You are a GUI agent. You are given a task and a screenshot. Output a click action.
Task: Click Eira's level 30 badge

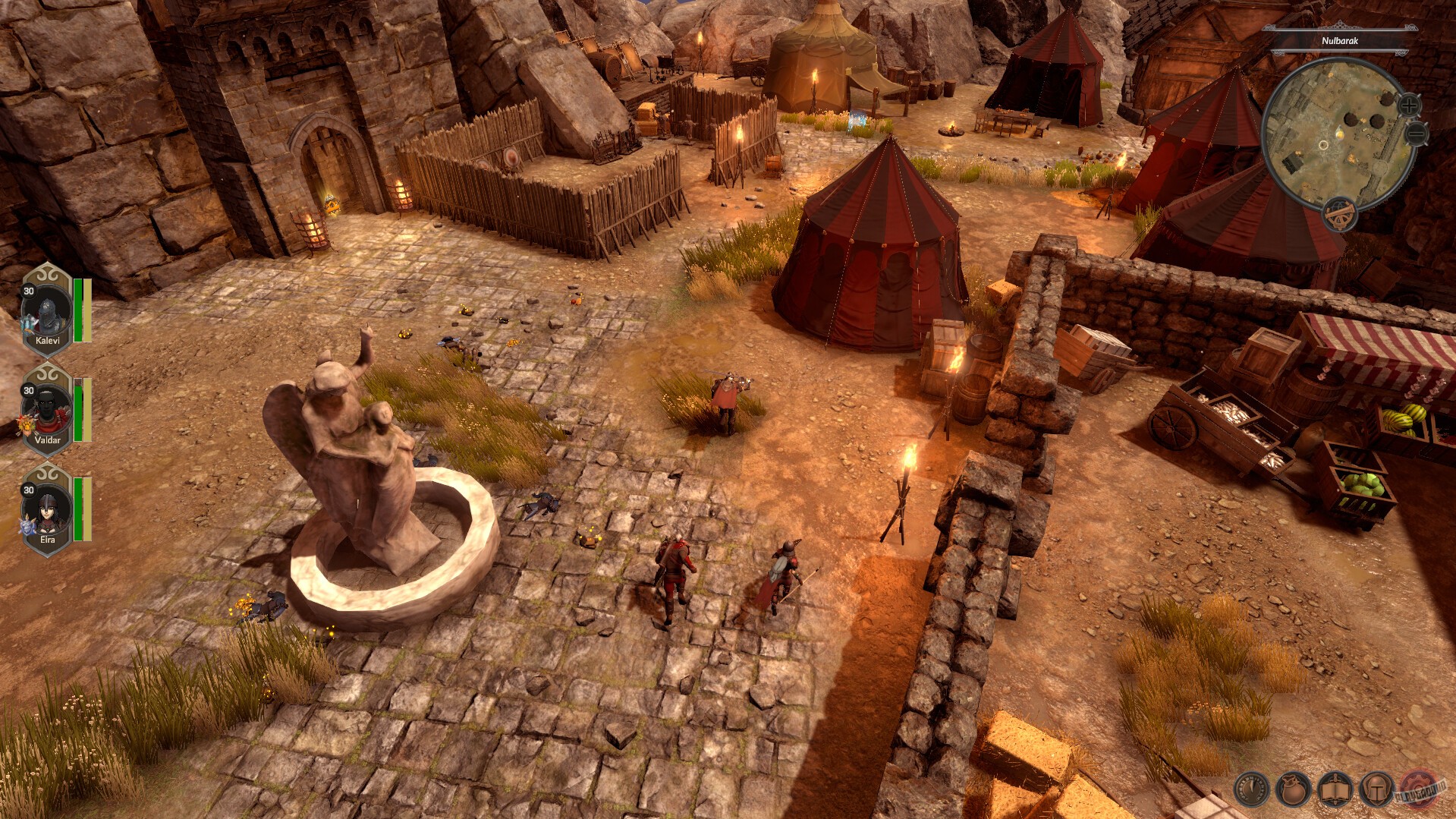pos(29,490)
